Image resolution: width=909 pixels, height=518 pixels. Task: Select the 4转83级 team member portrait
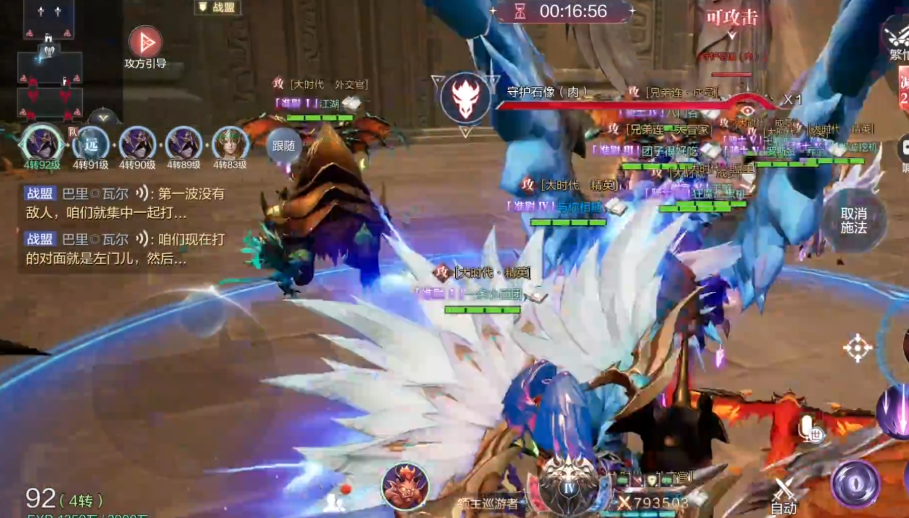[230, 144]
